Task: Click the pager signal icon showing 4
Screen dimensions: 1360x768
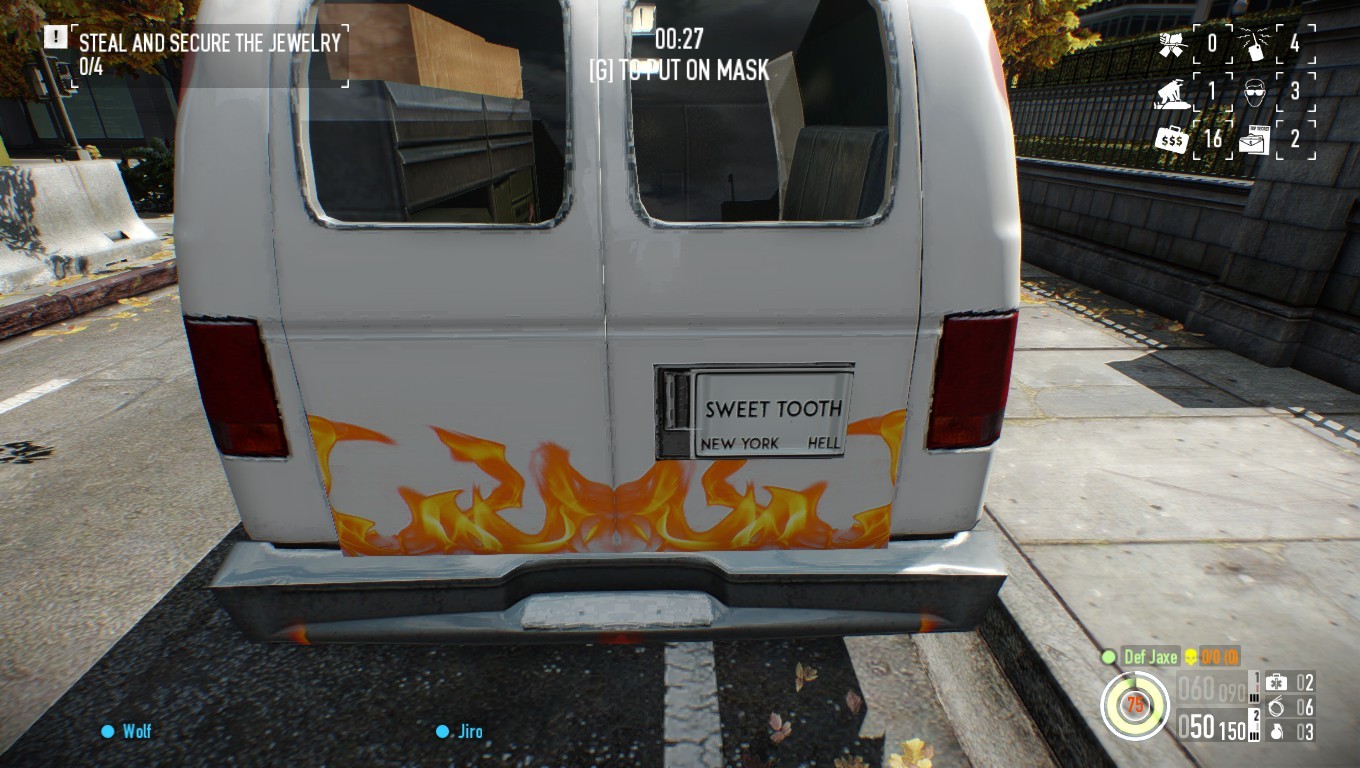Action: coord(1255,43)
